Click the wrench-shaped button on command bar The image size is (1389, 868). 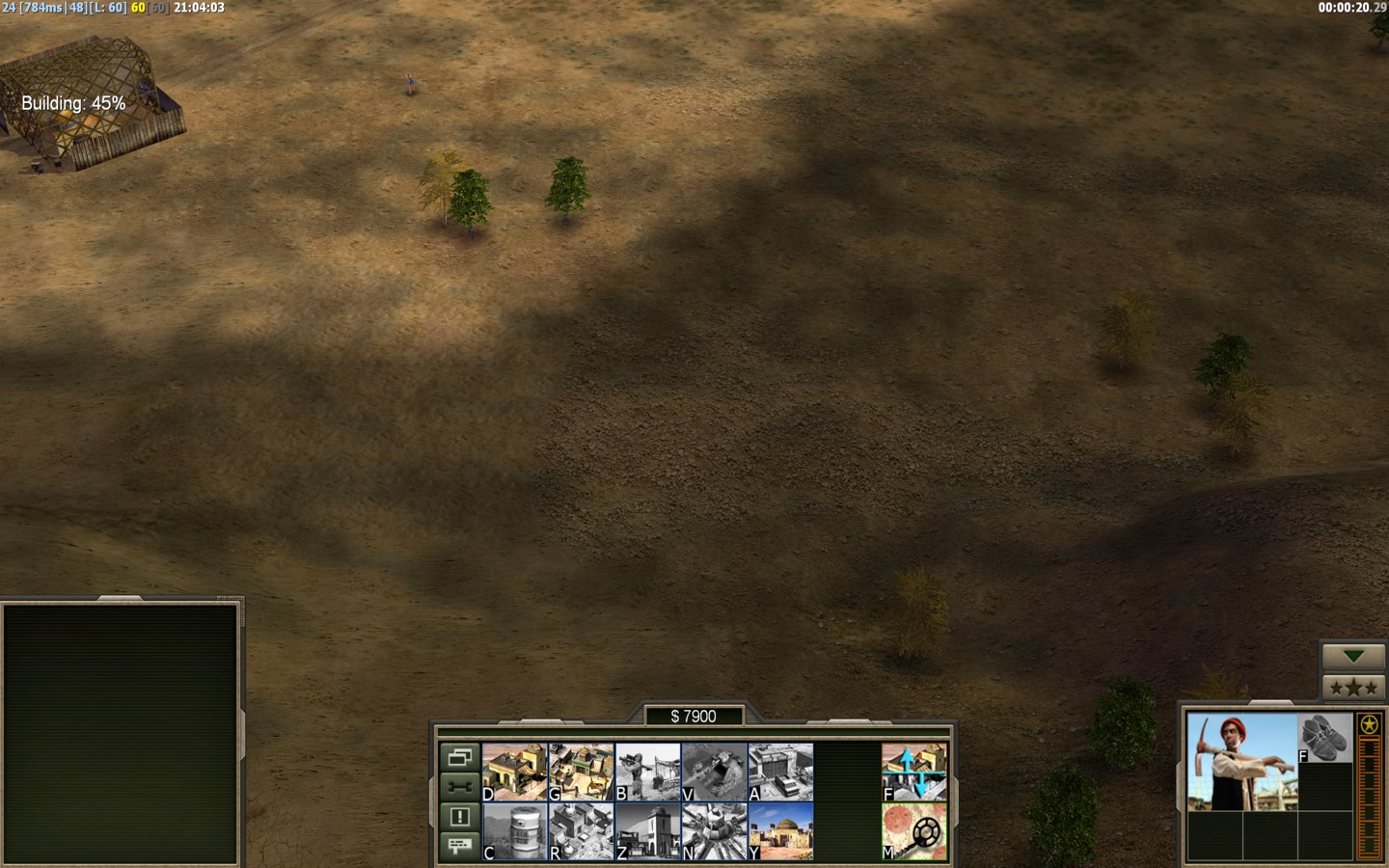[x=460, y=786]
